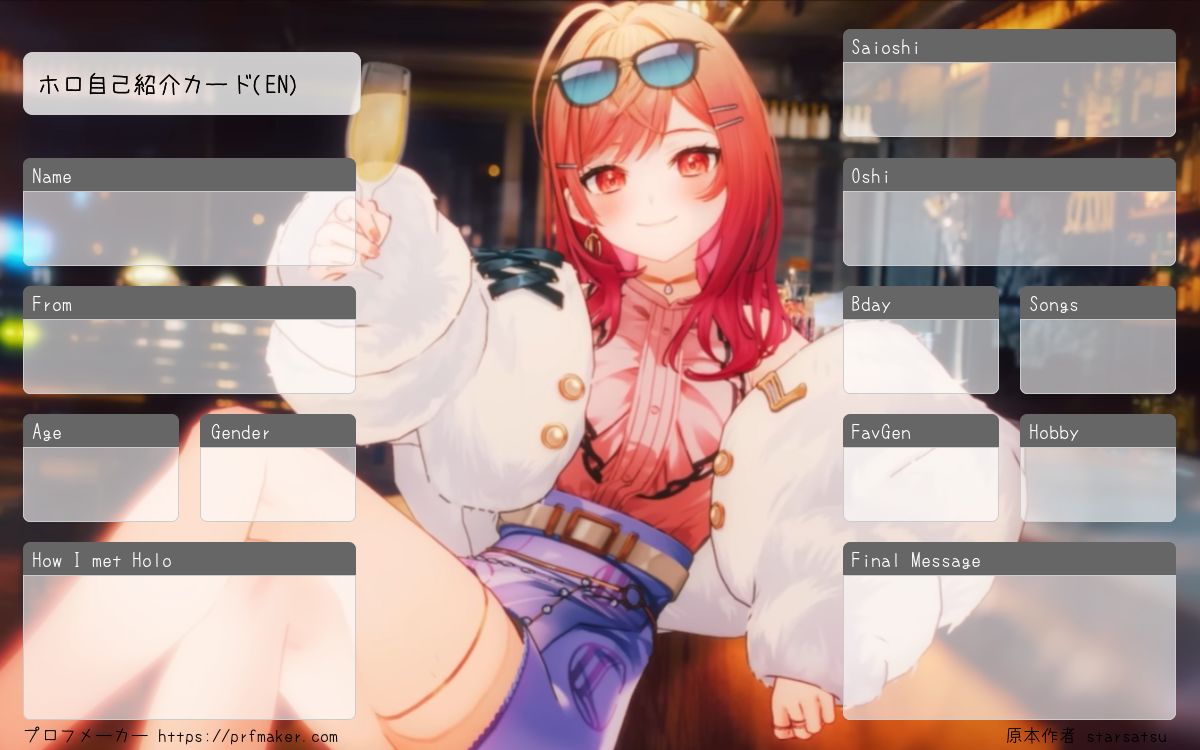Choose the FavGen field
The image size is (1200, 750).
point(920,484)
